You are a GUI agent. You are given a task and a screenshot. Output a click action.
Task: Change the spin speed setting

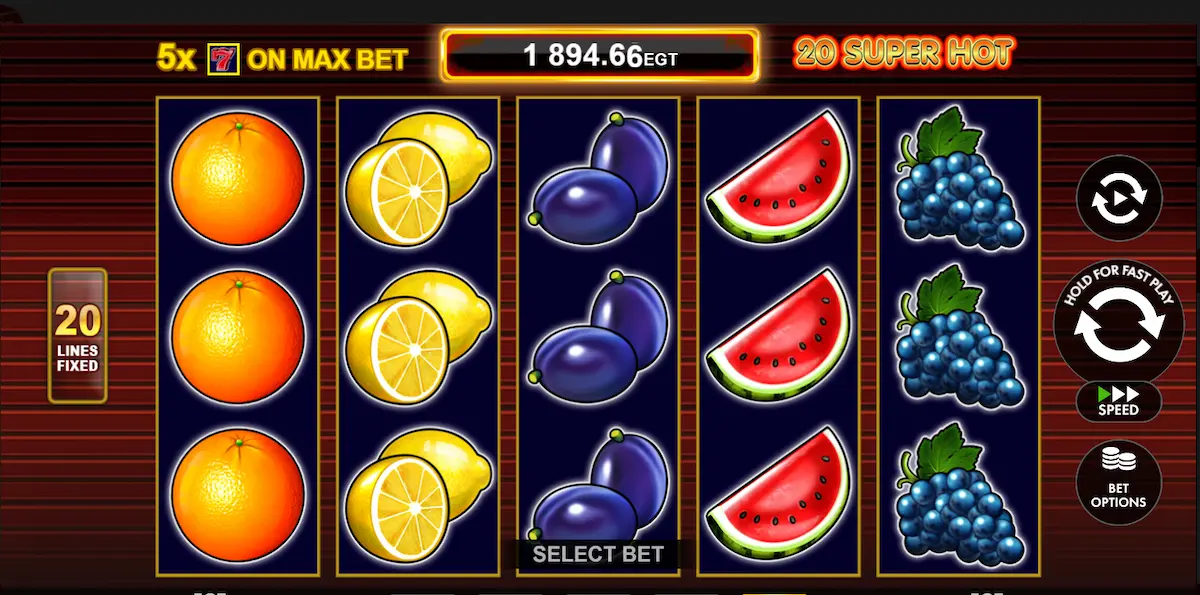point(1118,402)
